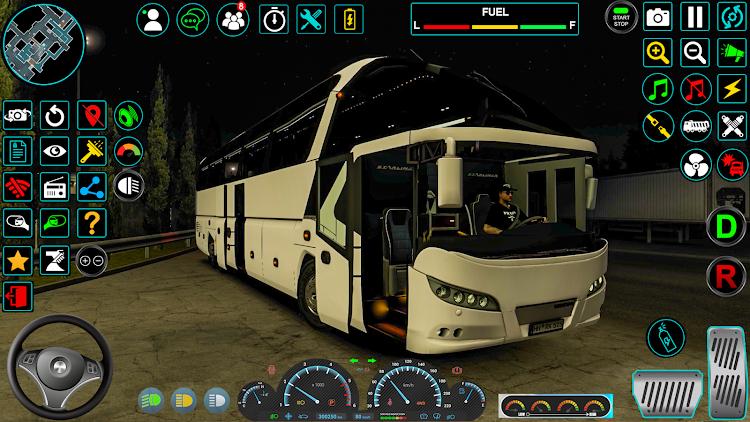Image resolution: width=750 pixels, height=422 pixels.
Task: Turn music on with the green note
Action: click(658, 89)
